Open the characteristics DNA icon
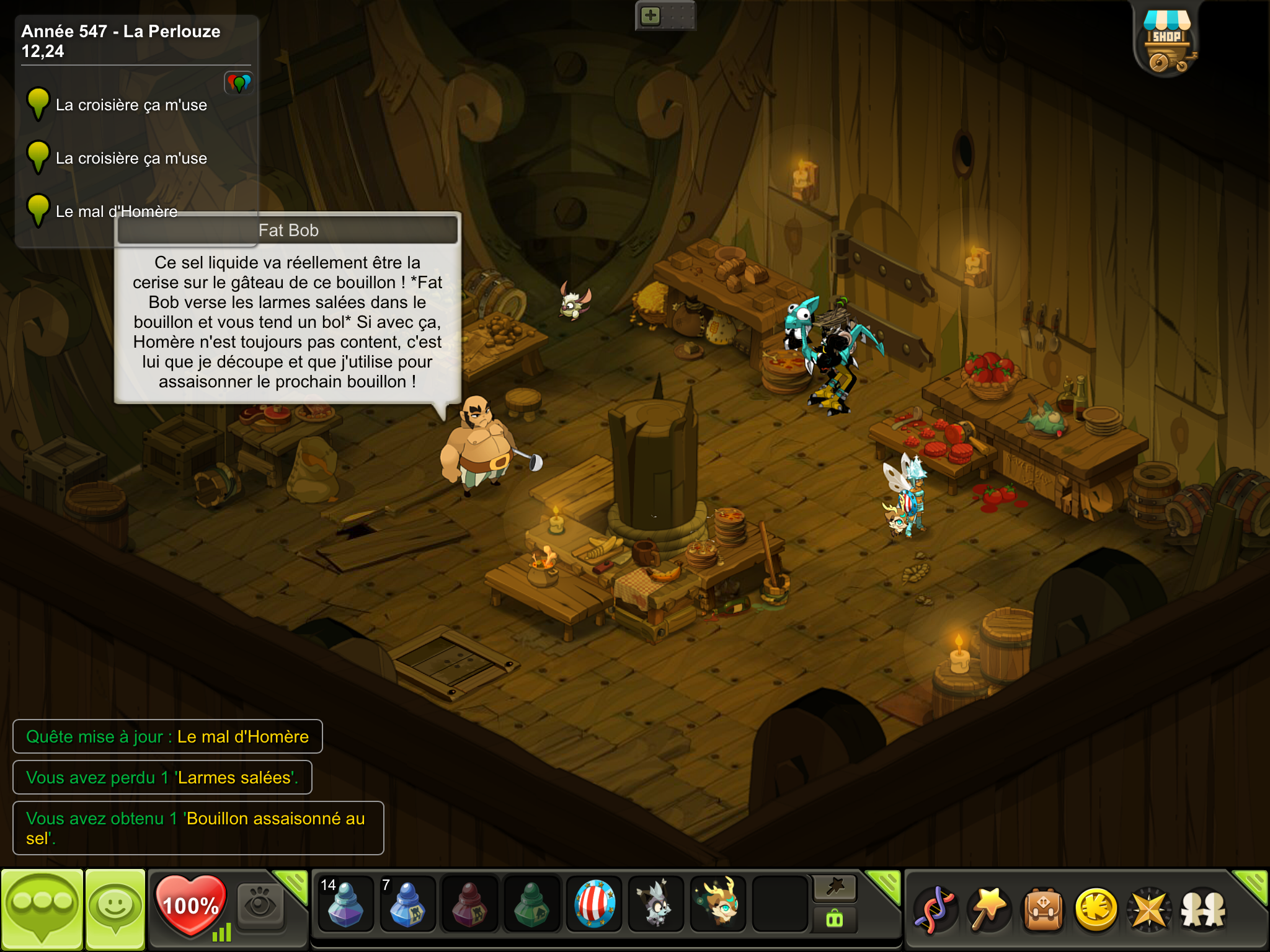1270x952 pixels. (935, 910)
